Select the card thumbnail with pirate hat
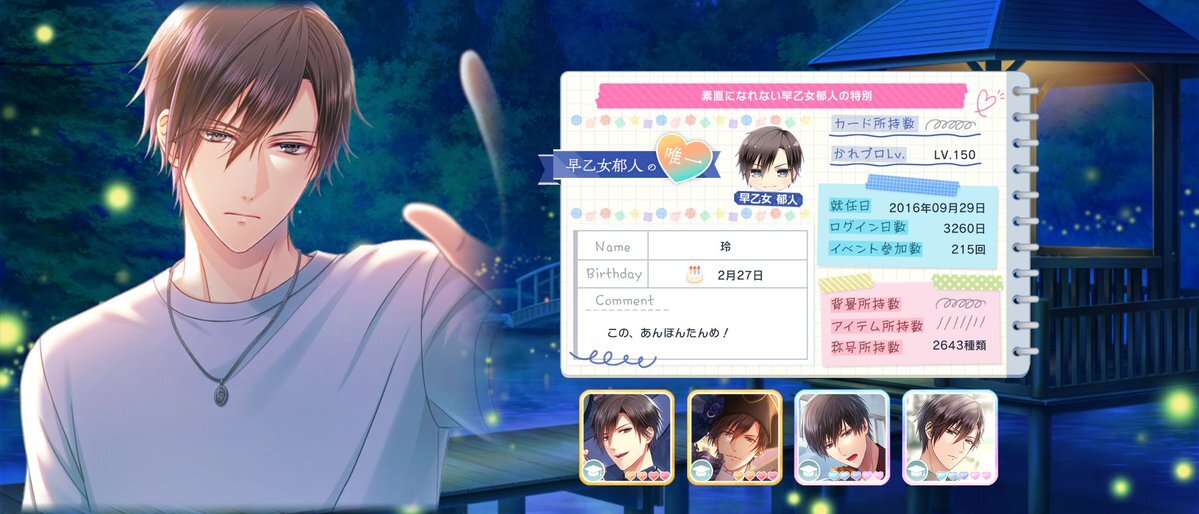 pos(734,437)
